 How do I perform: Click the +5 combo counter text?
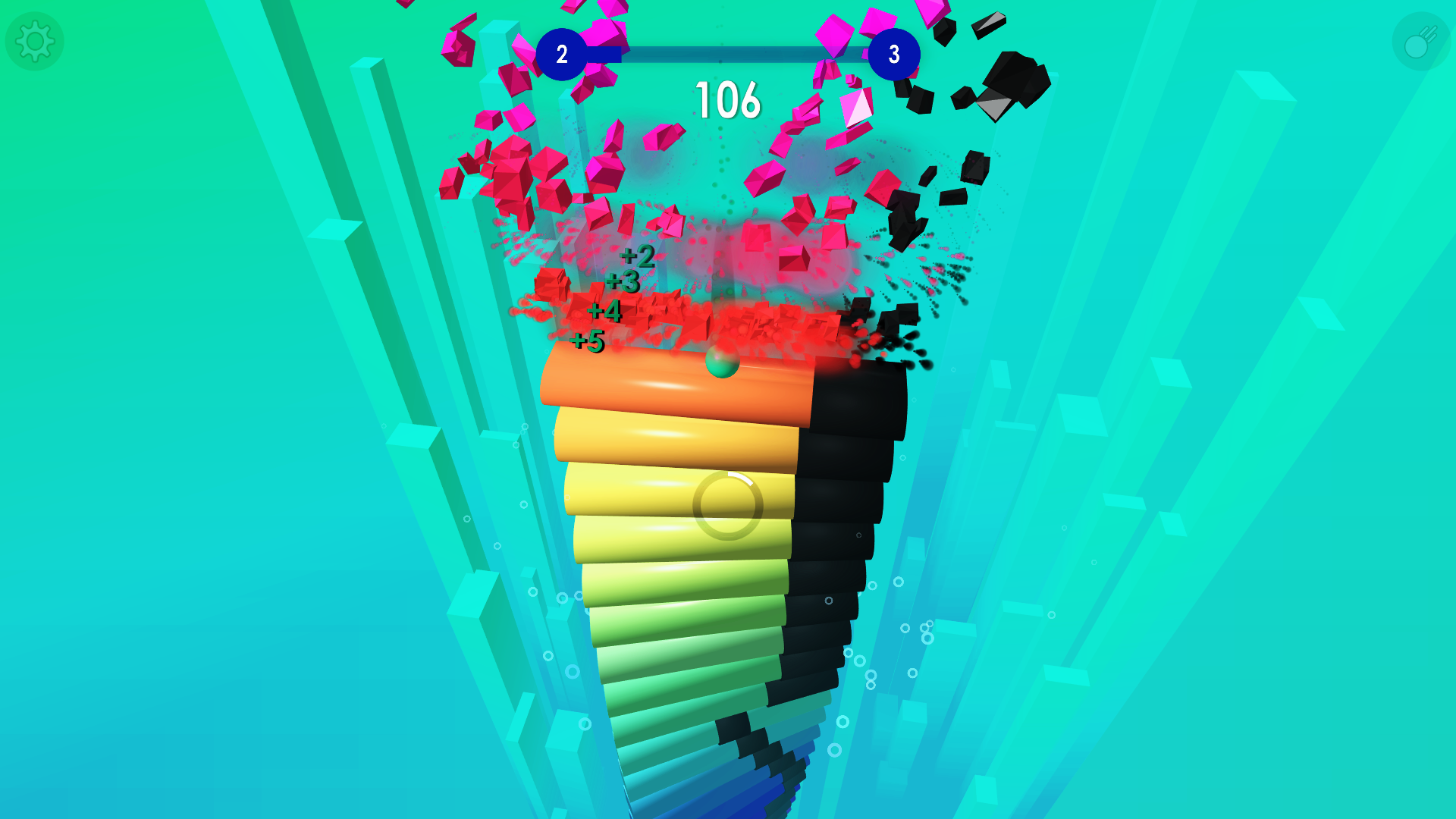click(588, 342)
